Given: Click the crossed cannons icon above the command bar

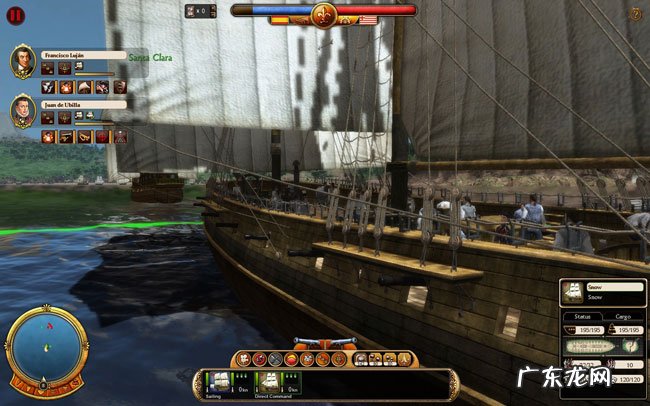Looking at the screenshot, I should pyautogui.click(x=323, y=345).
